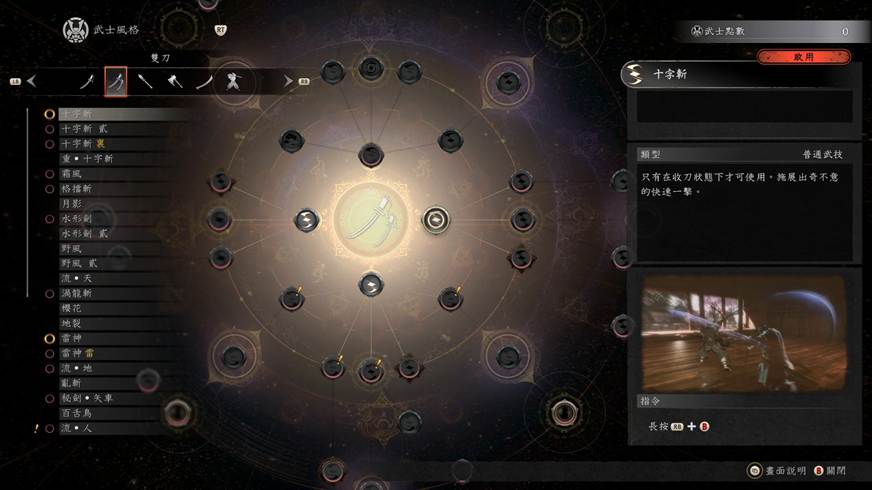Click the right arrow of the weapon selector
872x490 pixels.
(x=288, y=81)
